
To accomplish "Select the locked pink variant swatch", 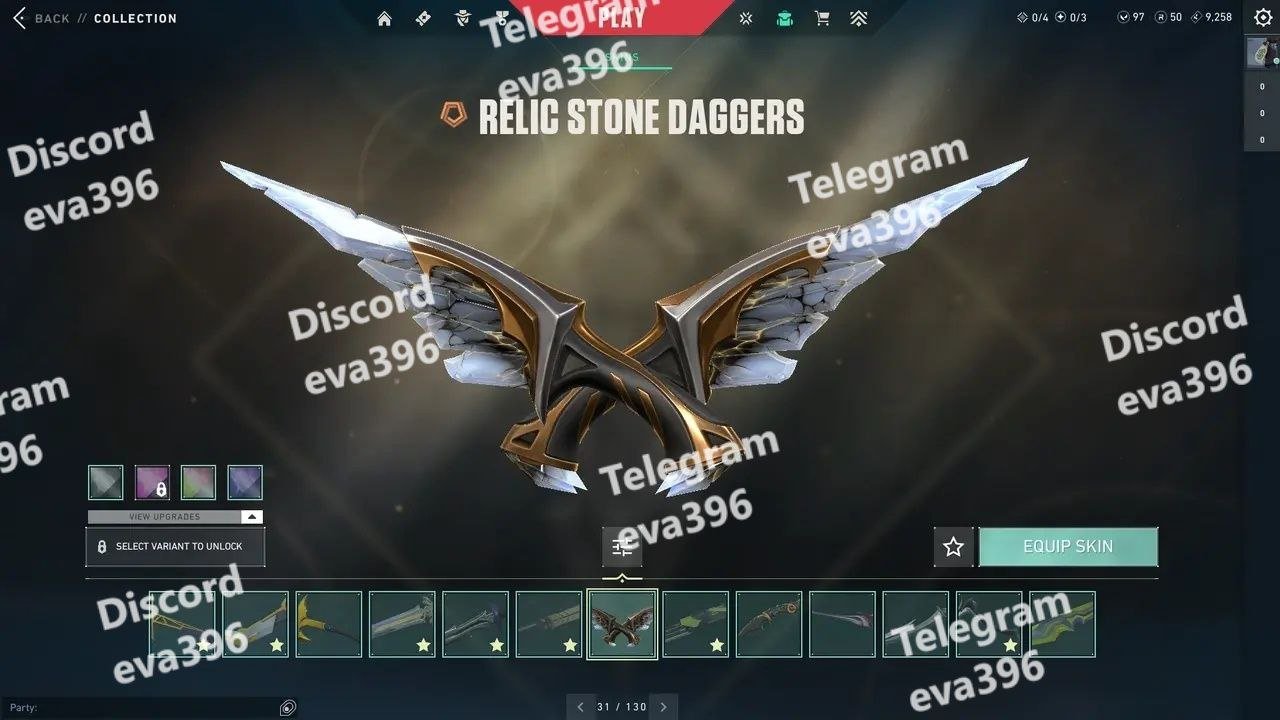I will point(152,482).
